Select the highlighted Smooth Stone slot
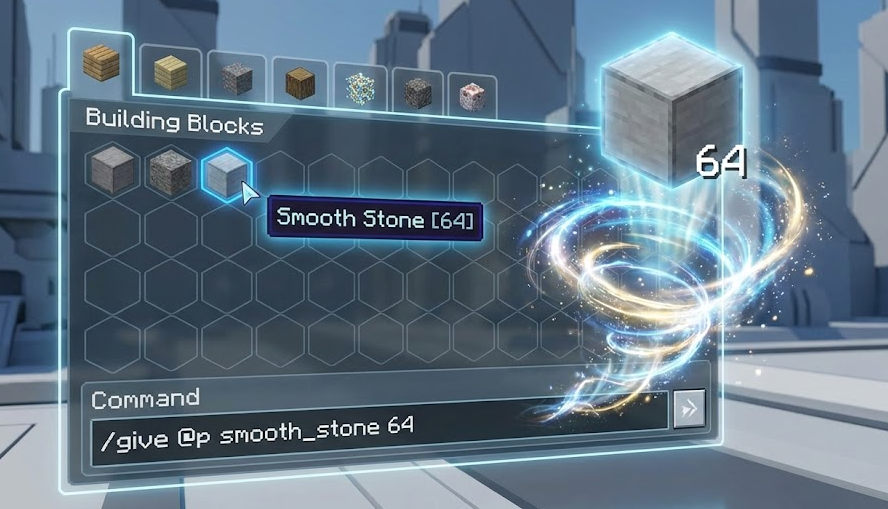Image resolution: width=888 pixels, height=509 pixels. [x=225, y=176]
